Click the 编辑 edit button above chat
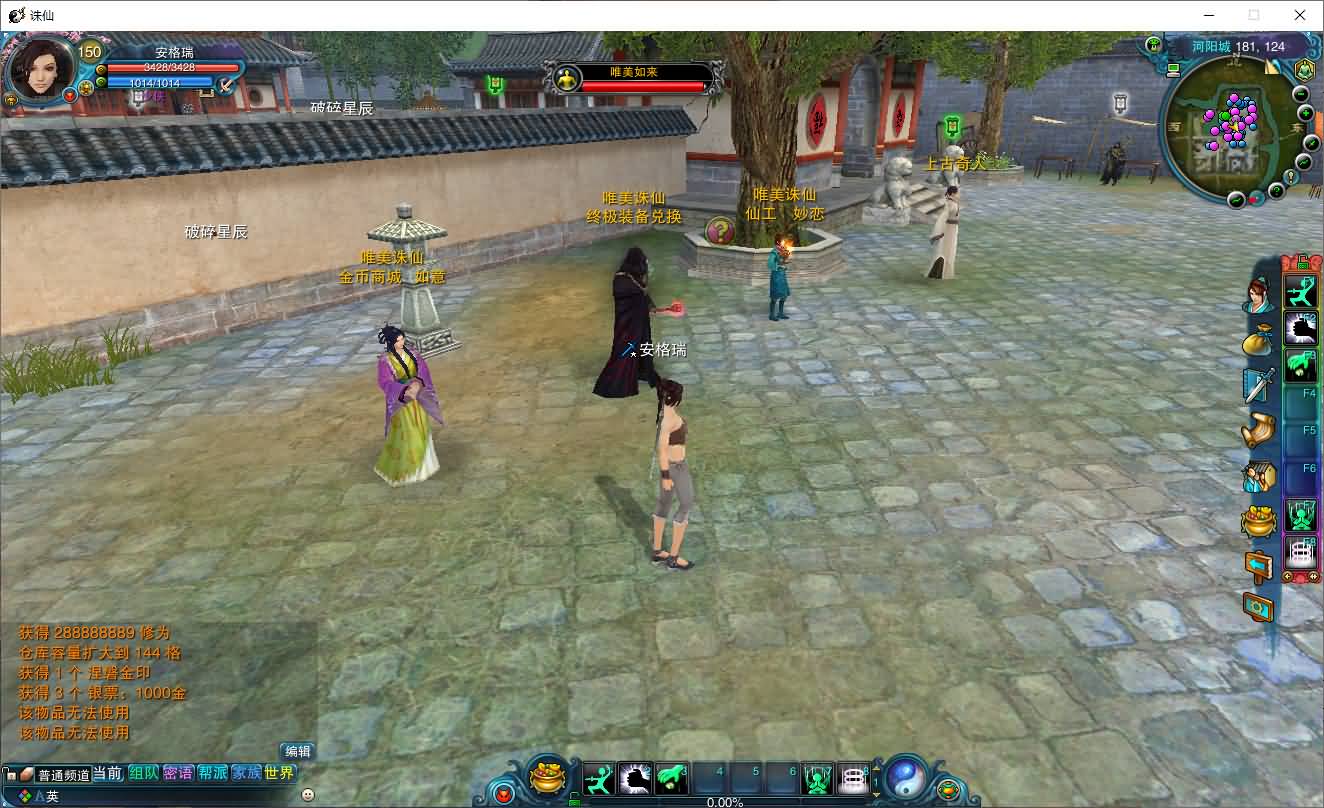The width and height of the screenshot is (1324, 808). 298,751
